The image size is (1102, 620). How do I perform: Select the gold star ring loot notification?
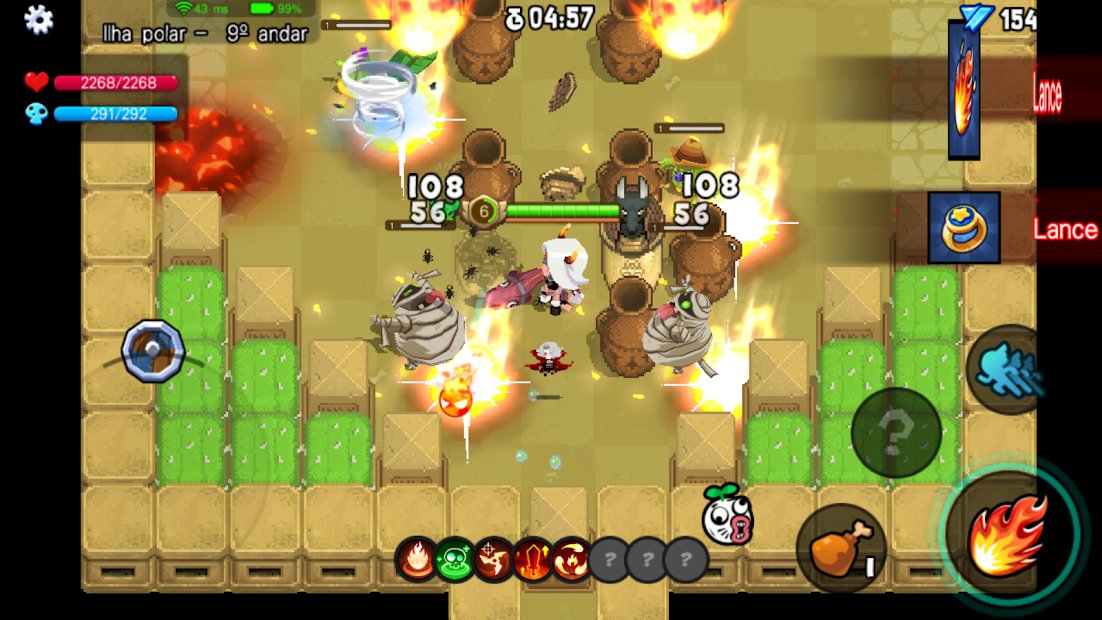coord(963,228)
